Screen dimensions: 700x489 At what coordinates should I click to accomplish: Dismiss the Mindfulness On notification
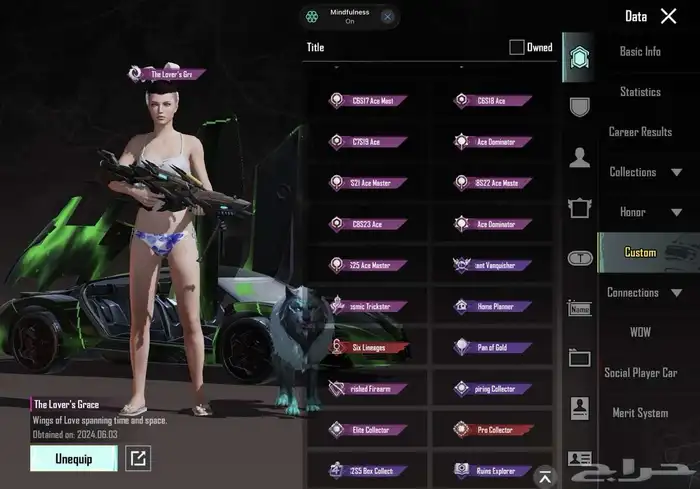pyautogui.click(x=387, y=16)
